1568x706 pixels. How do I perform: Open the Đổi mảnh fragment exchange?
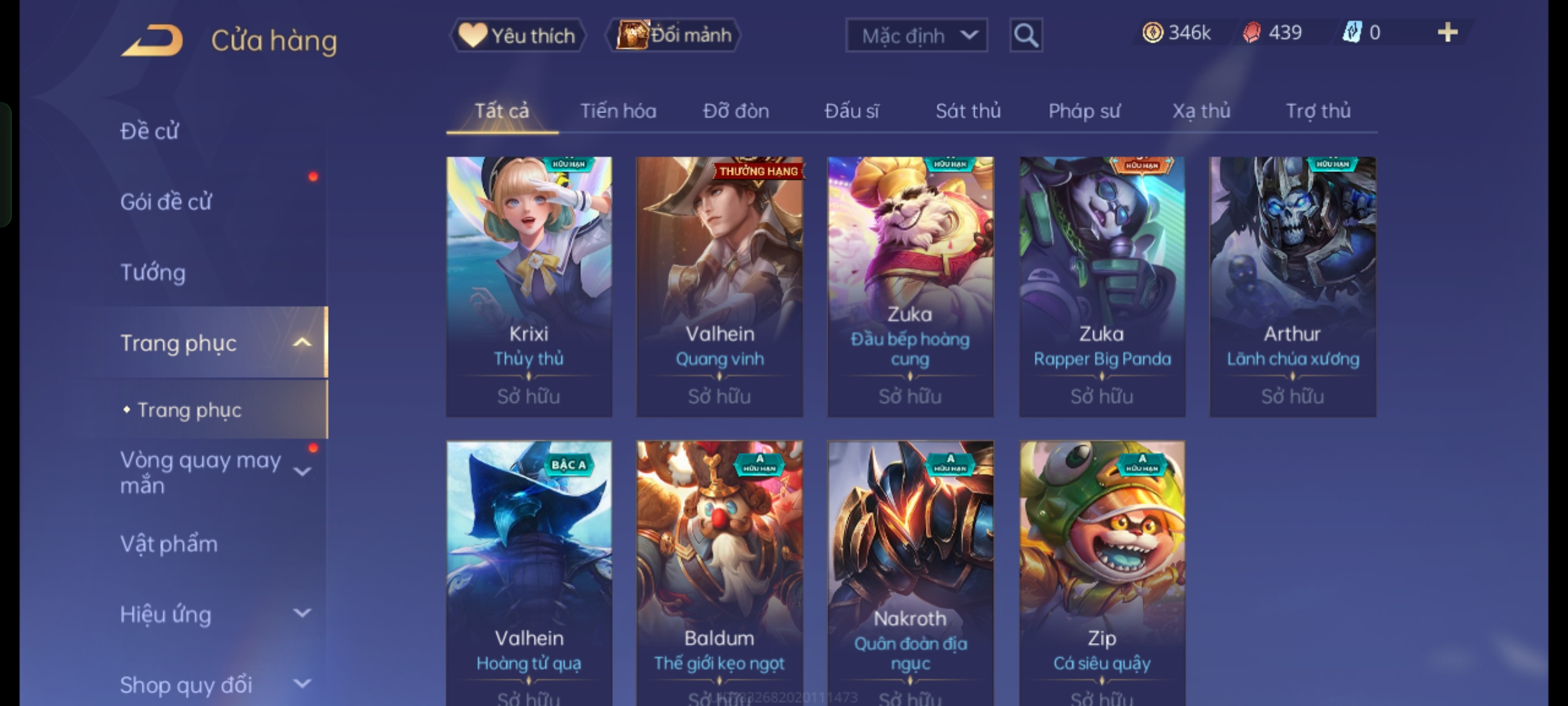click(674, 35)
